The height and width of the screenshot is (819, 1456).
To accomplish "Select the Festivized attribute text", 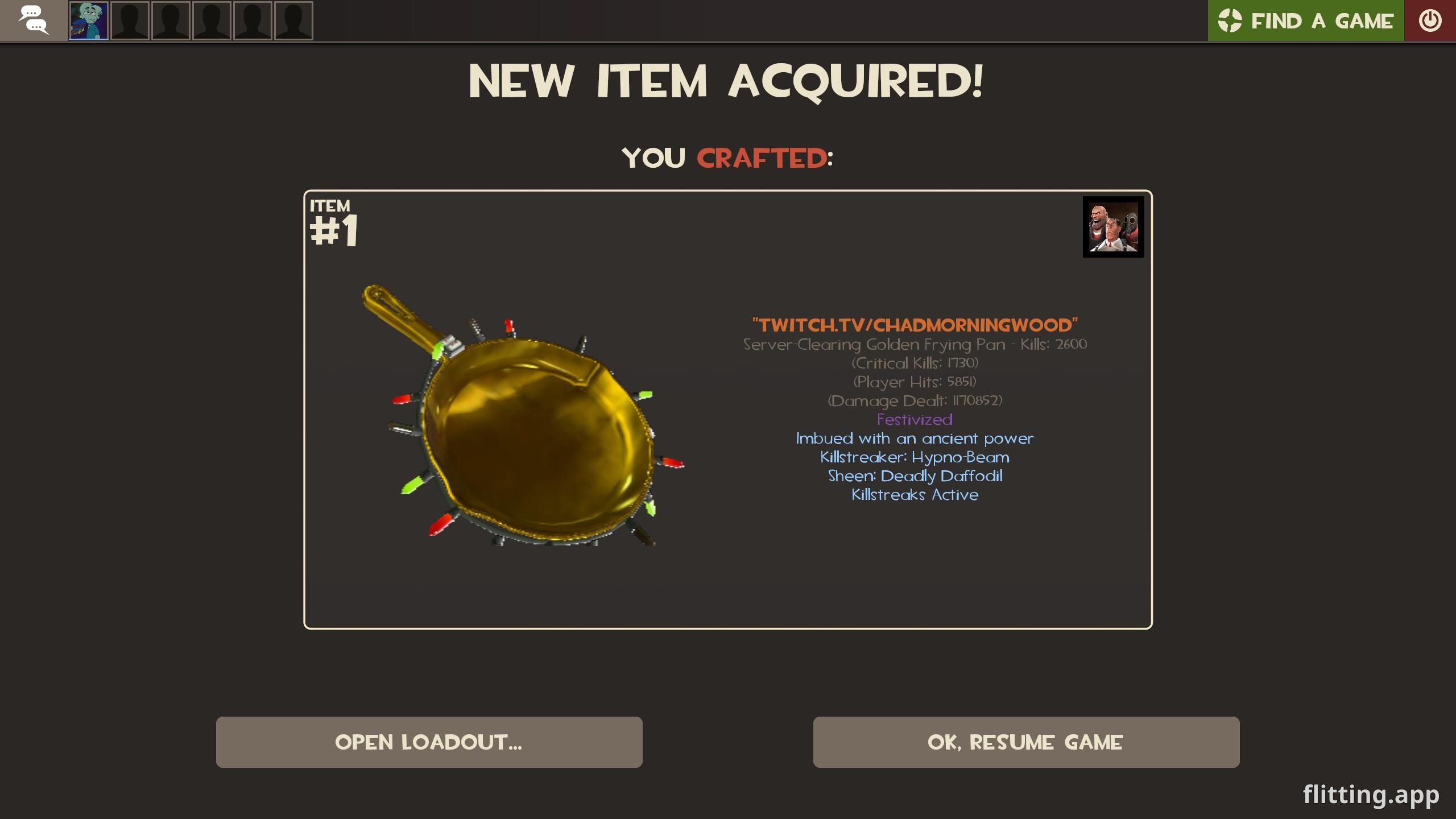I will [914, 420].
